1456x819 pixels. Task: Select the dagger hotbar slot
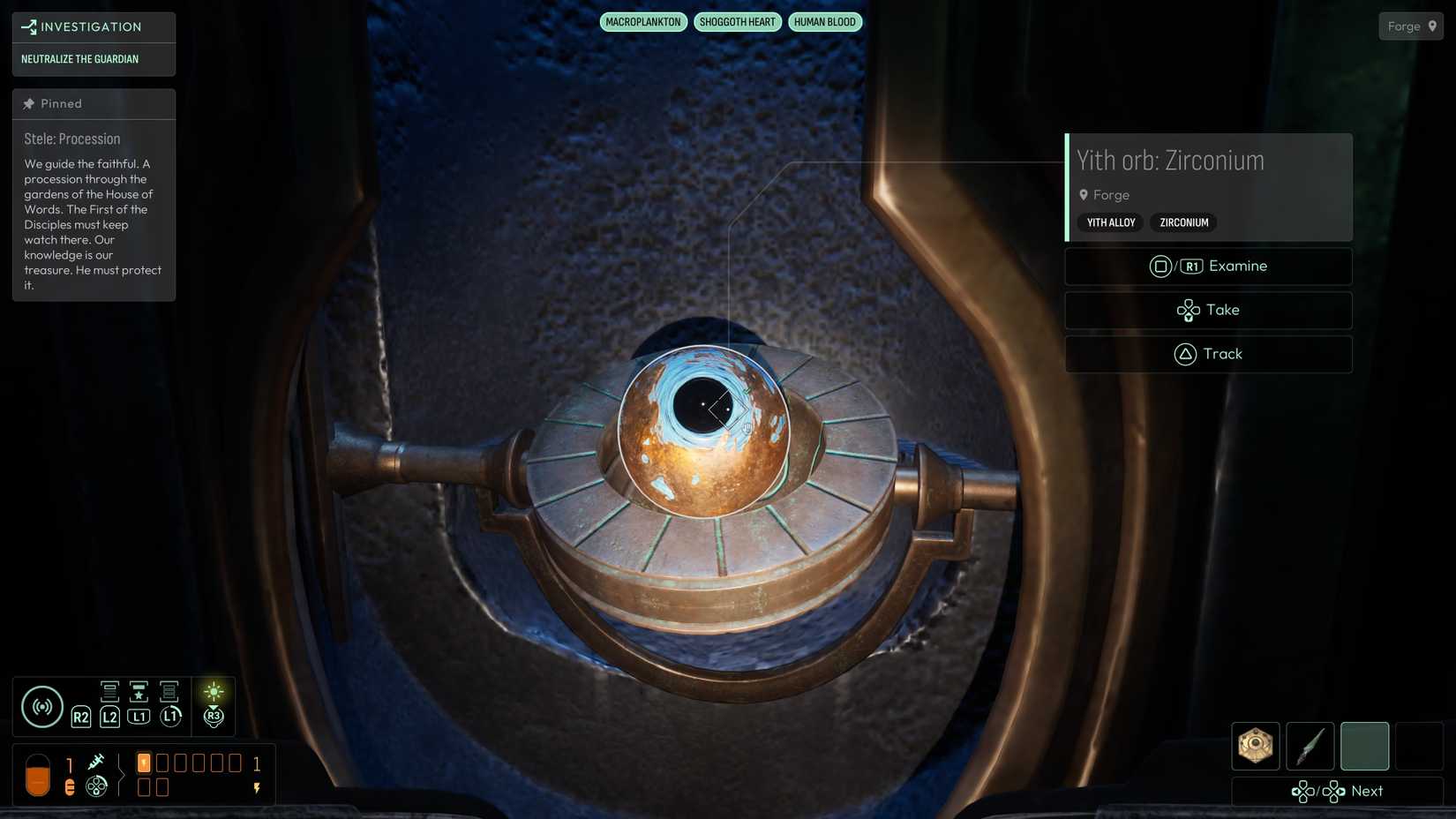coord(1310,746)
